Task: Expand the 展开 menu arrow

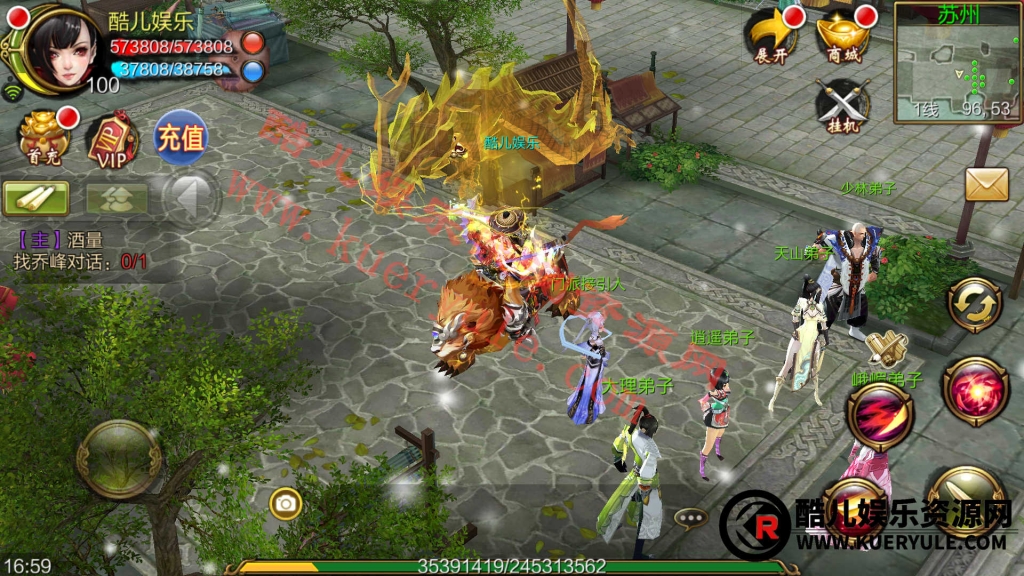Action: coord(771,36)
